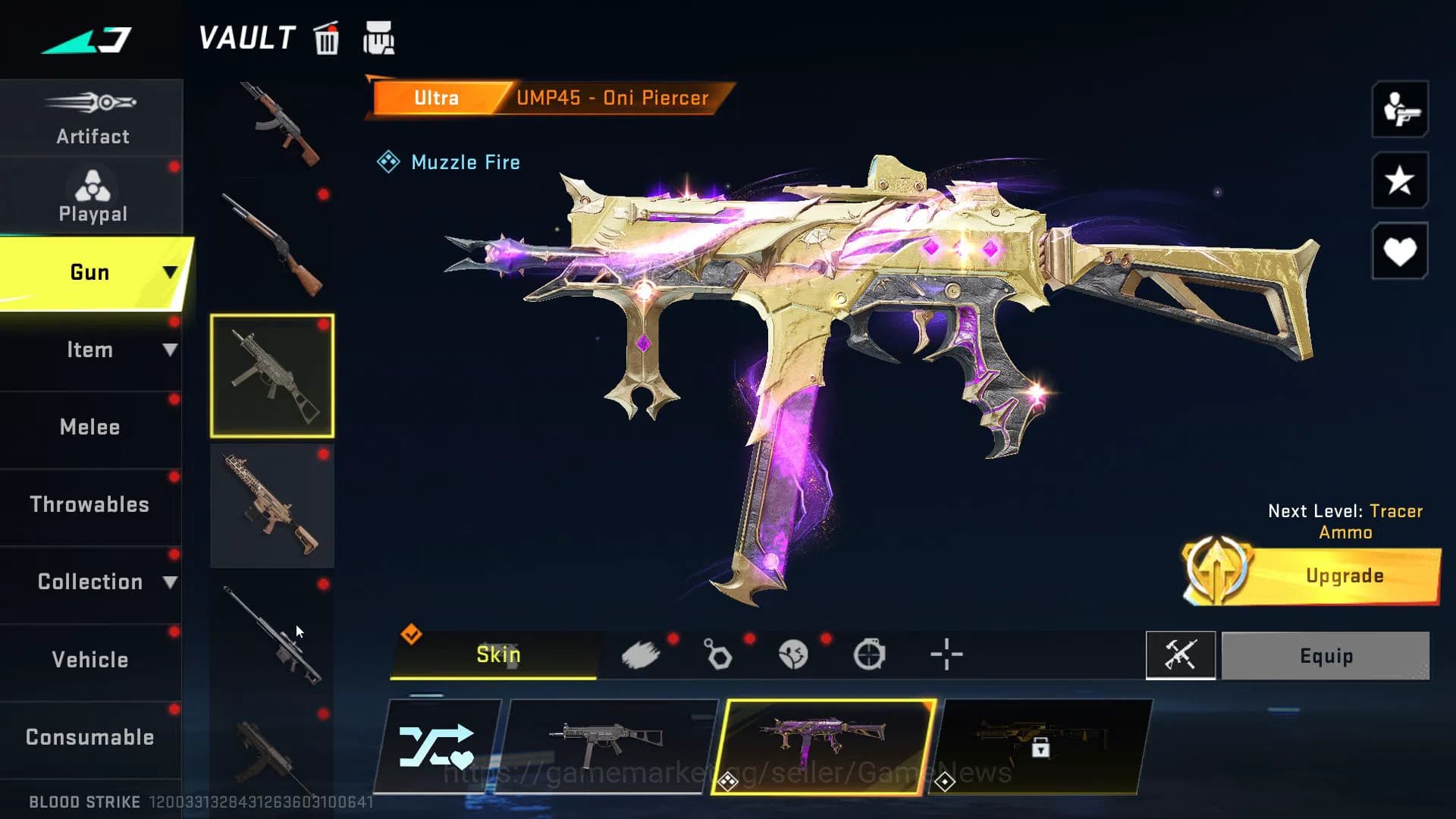Toggle the heart favorite icon on the right panel
The height and width of the screenshot is (819, 1456).
click(x=1399, y=250)
